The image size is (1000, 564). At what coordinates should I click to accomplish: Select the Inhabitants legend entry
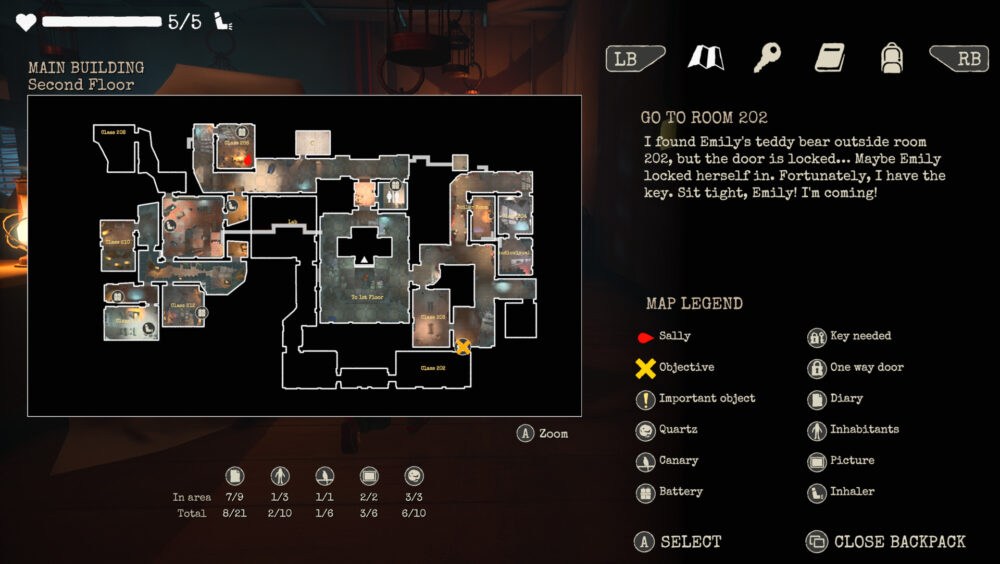click(x=864, y=429)
